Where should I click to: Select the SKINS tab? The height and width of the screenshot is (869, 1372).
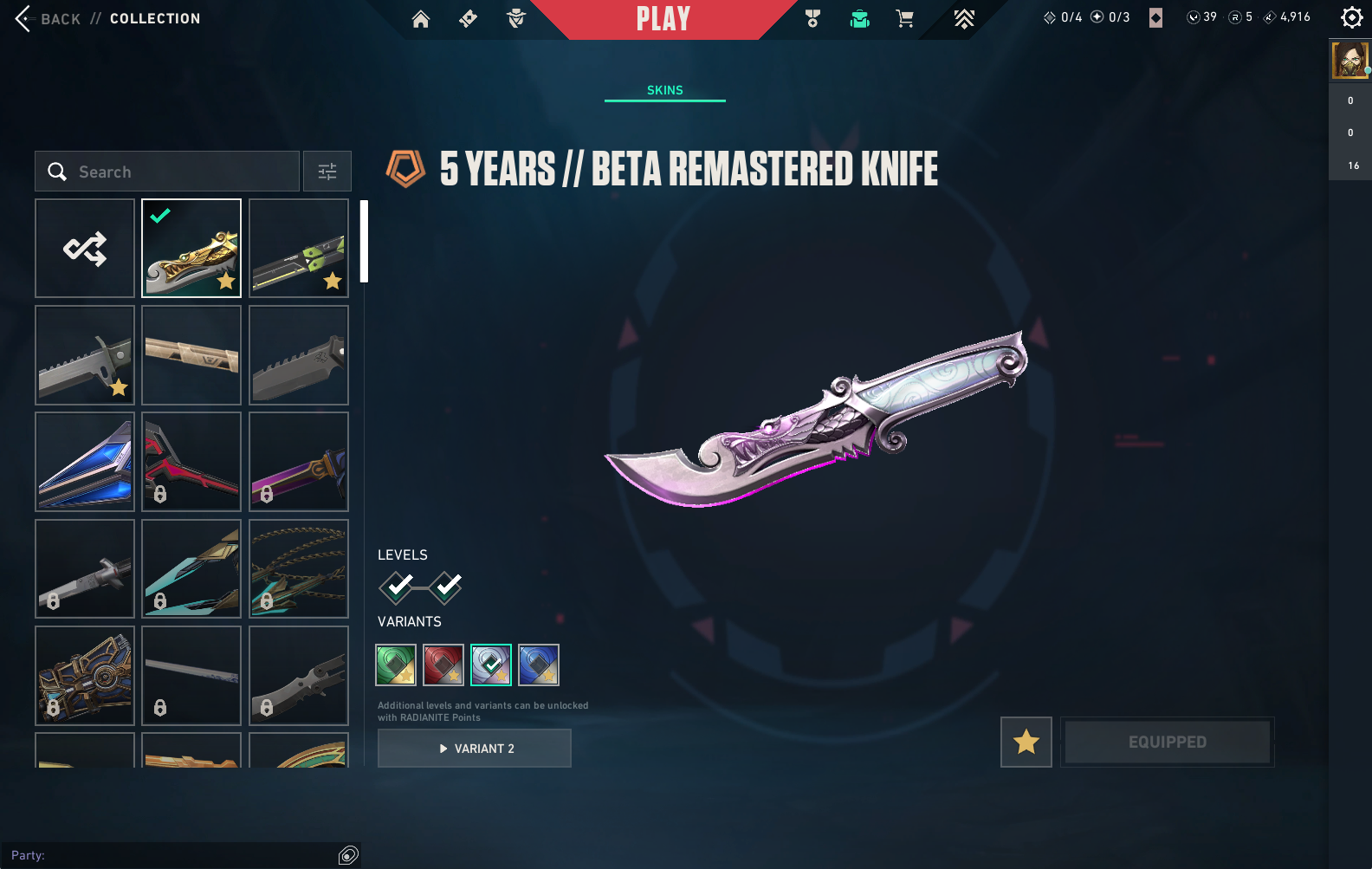coord(664,90)
